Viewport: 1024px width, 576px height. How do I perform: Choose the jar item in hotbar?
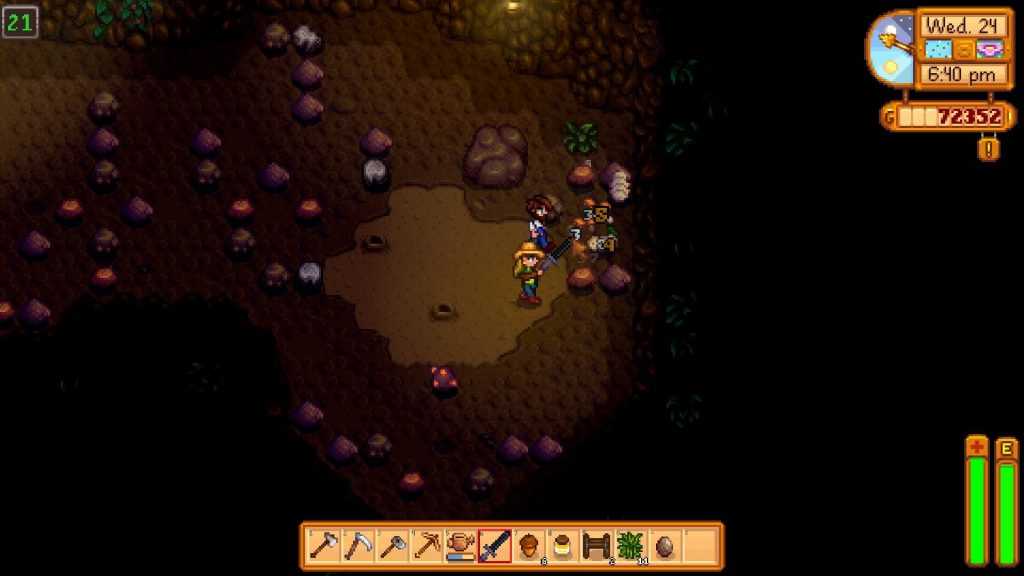pos(562,546)
